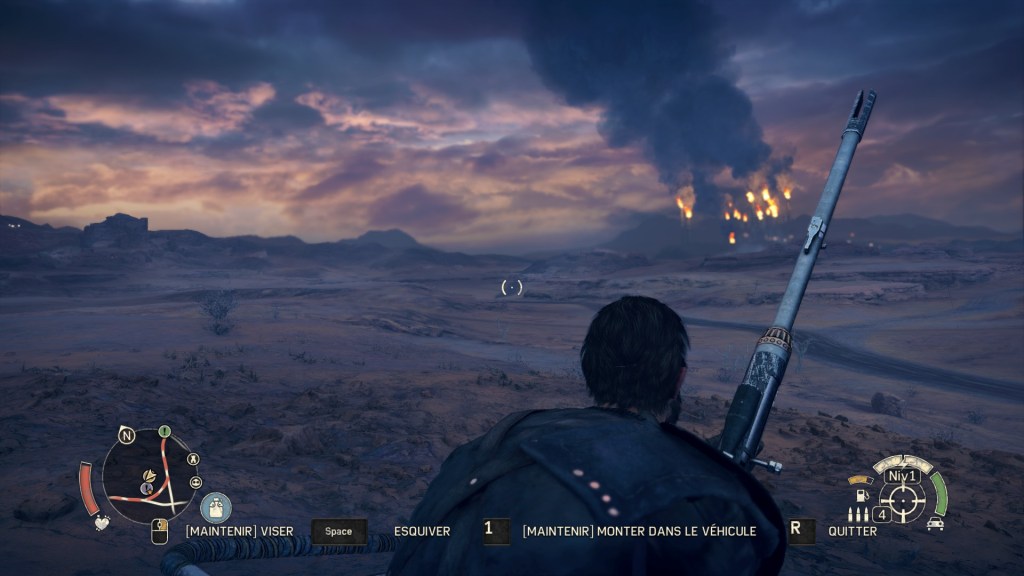Image resolution: width=1024 pixels, height=576 pixels.
Task: Click the round face marker on minimap edge
Action: pyautogui.click(x=196, y=482)
